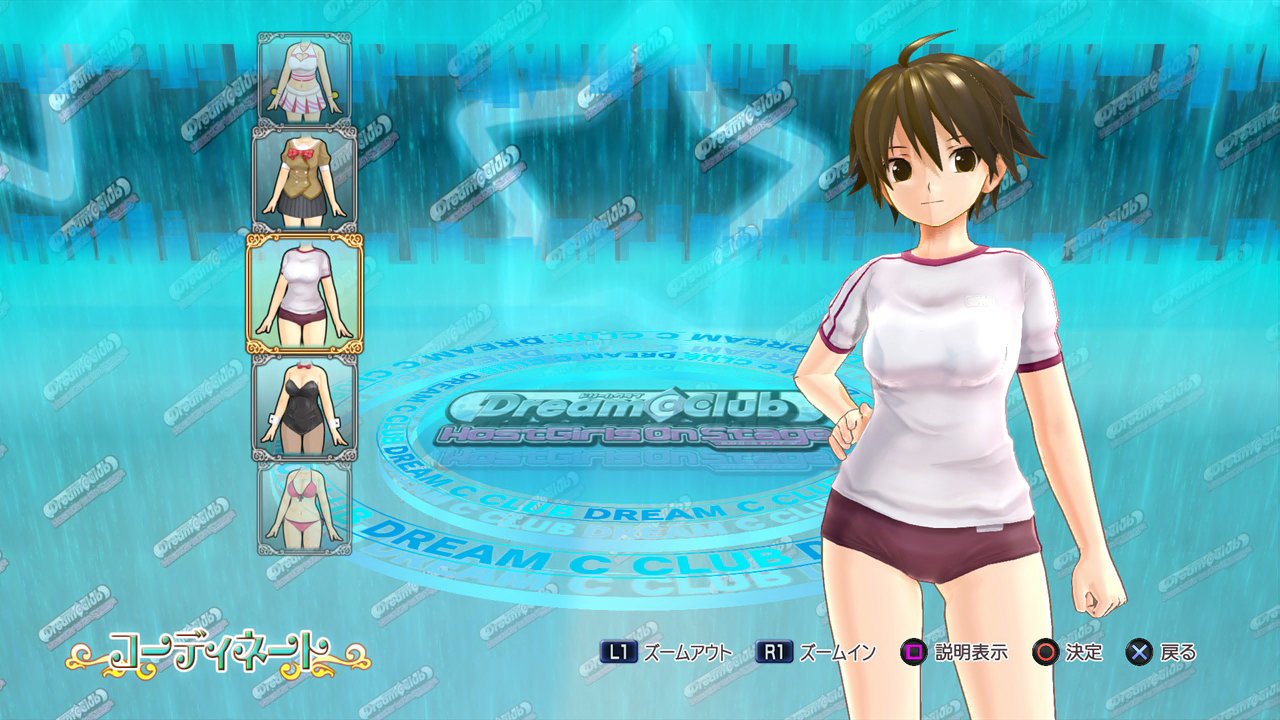Choose the pink bikini outfit thumbnail
Viewport: 1280px width, 720px height.
(305, 507)
